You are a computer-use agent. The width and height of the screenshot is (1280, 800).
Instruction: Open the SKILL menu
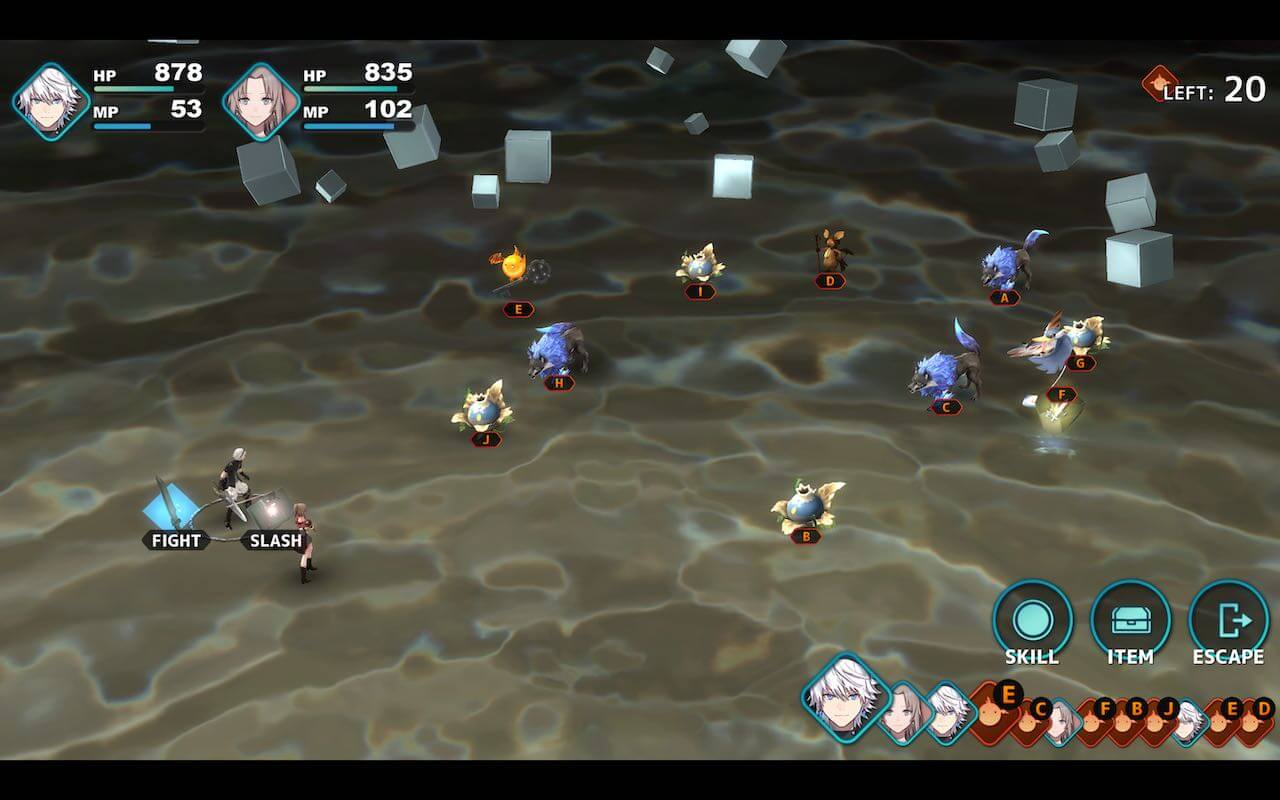1032,620
